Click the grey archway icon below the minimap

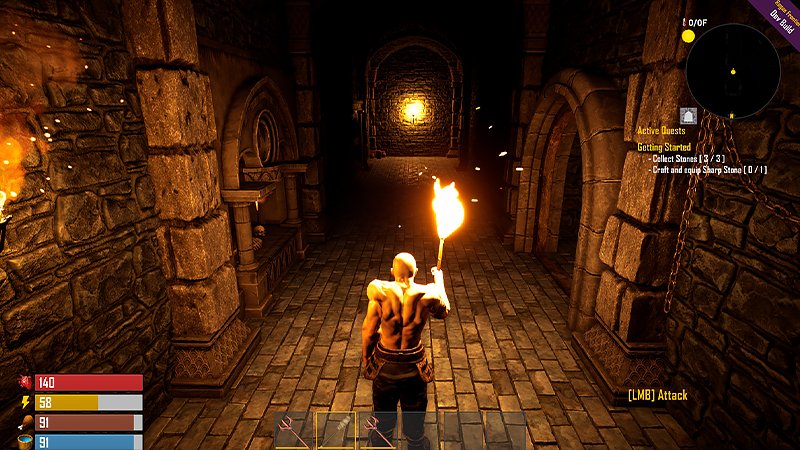tap(688, 115)
